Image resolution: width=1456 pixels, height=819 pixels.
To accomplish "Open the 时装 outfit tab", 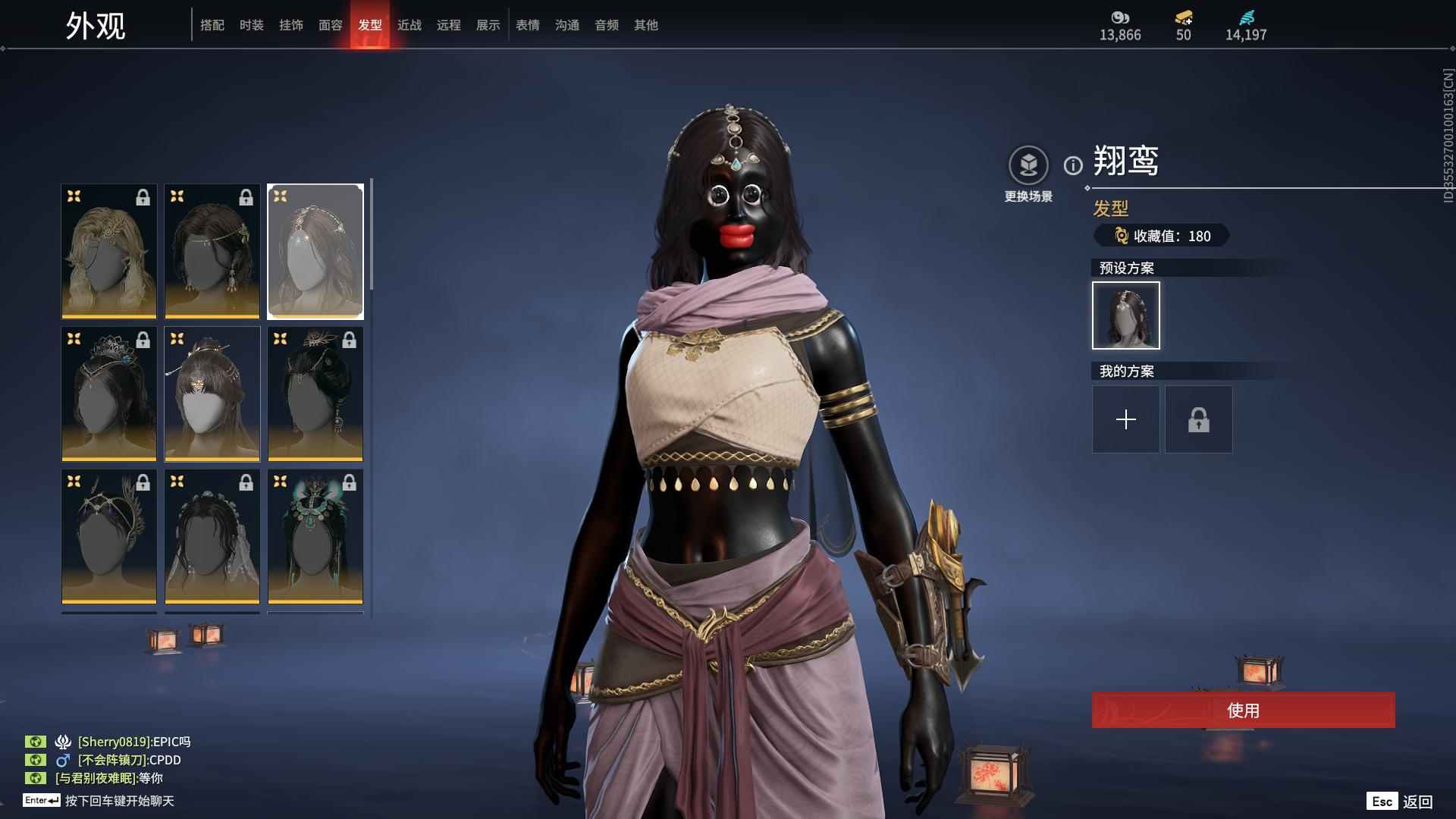I will tap(252, 25).
